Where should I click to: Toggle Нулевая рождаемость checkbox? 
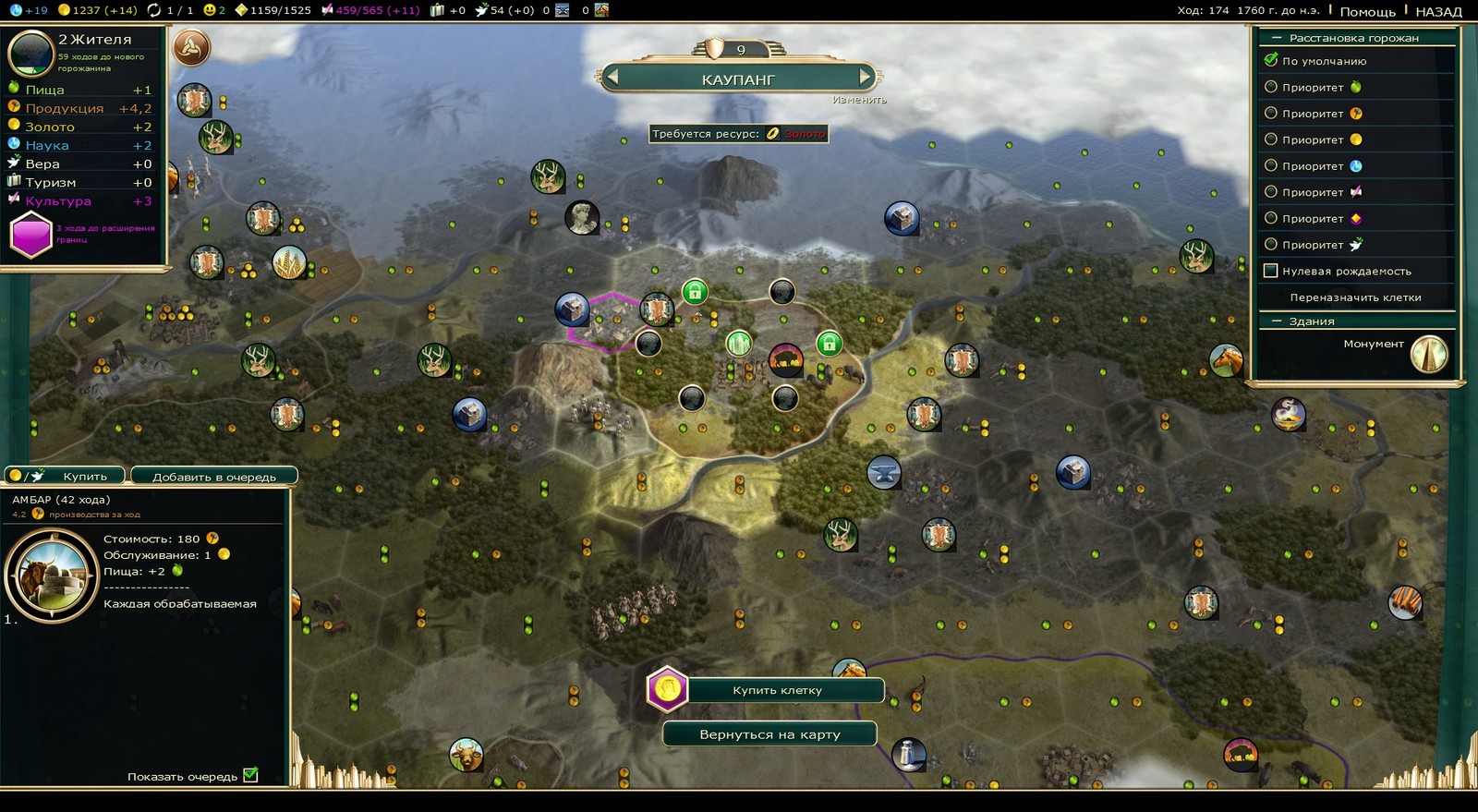click(x=1271, y=271)
